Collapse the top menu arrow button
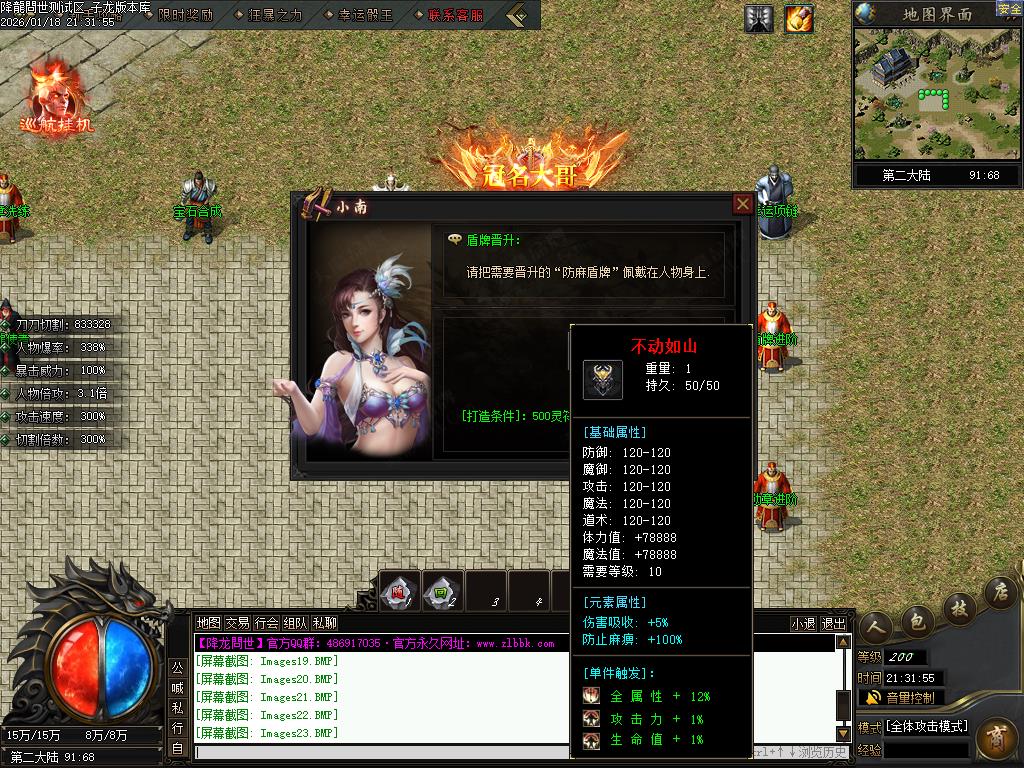Viewport: 1024px width, 768px height. click(x=518, y=15)
